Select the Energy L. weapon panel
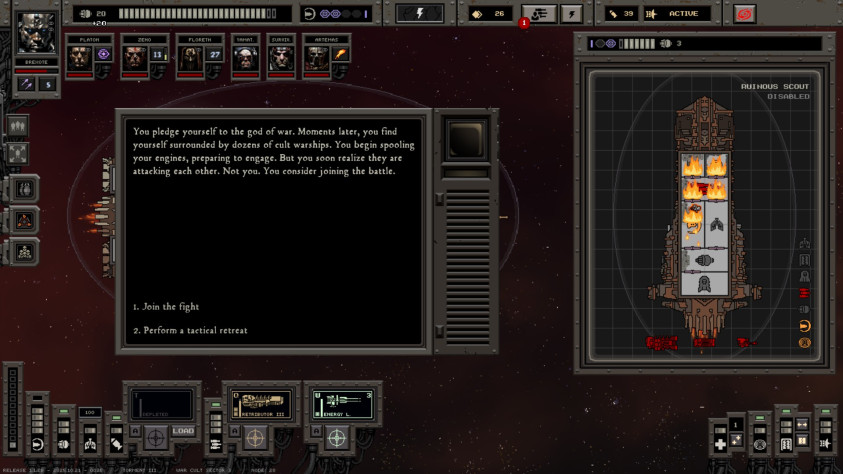The image size is (843, 474). click(x=339, y=403)
